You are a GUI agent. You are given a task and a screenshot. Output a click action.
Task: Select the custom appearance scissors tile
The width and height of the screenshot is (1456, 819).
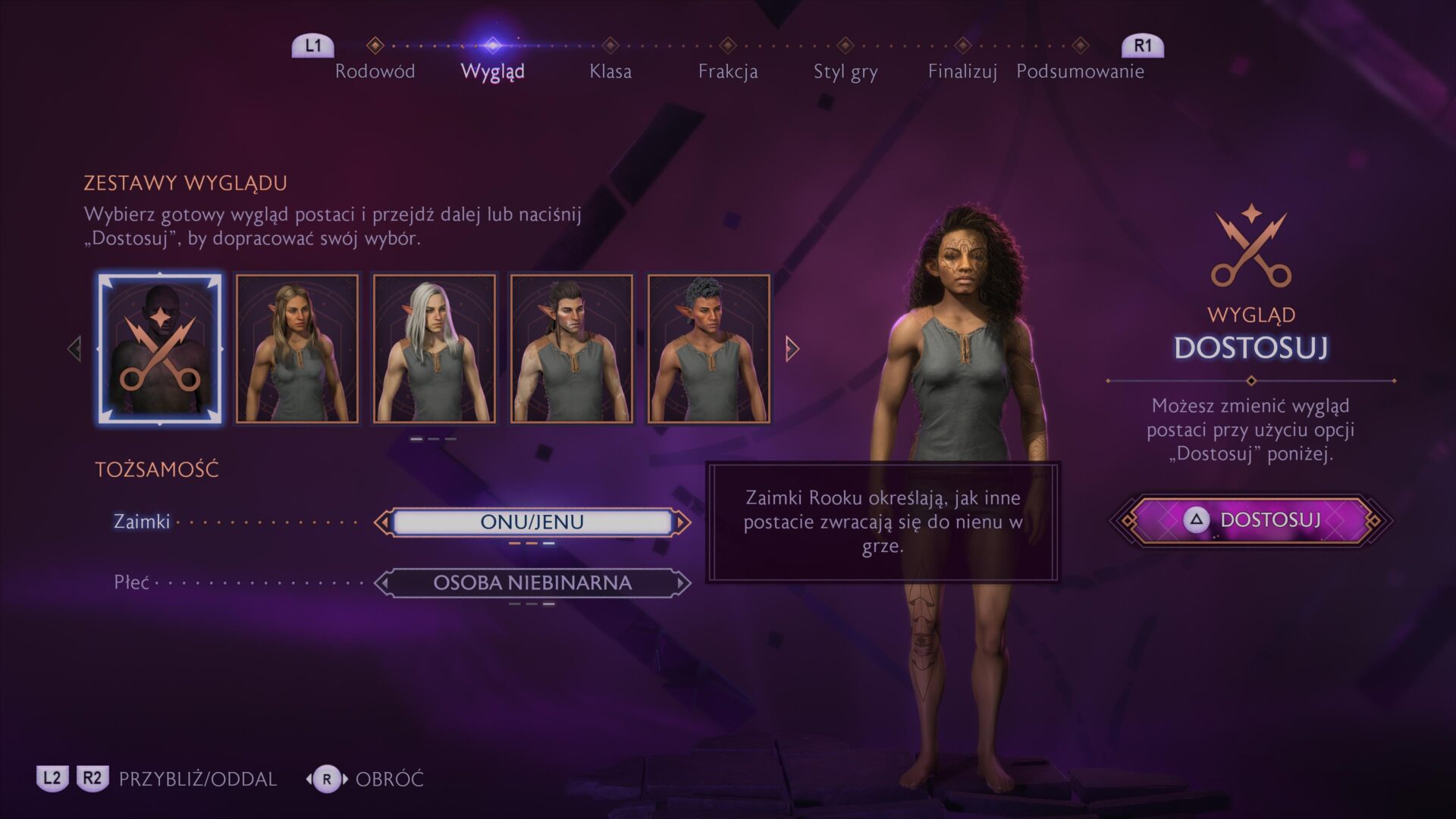[160, 348]
